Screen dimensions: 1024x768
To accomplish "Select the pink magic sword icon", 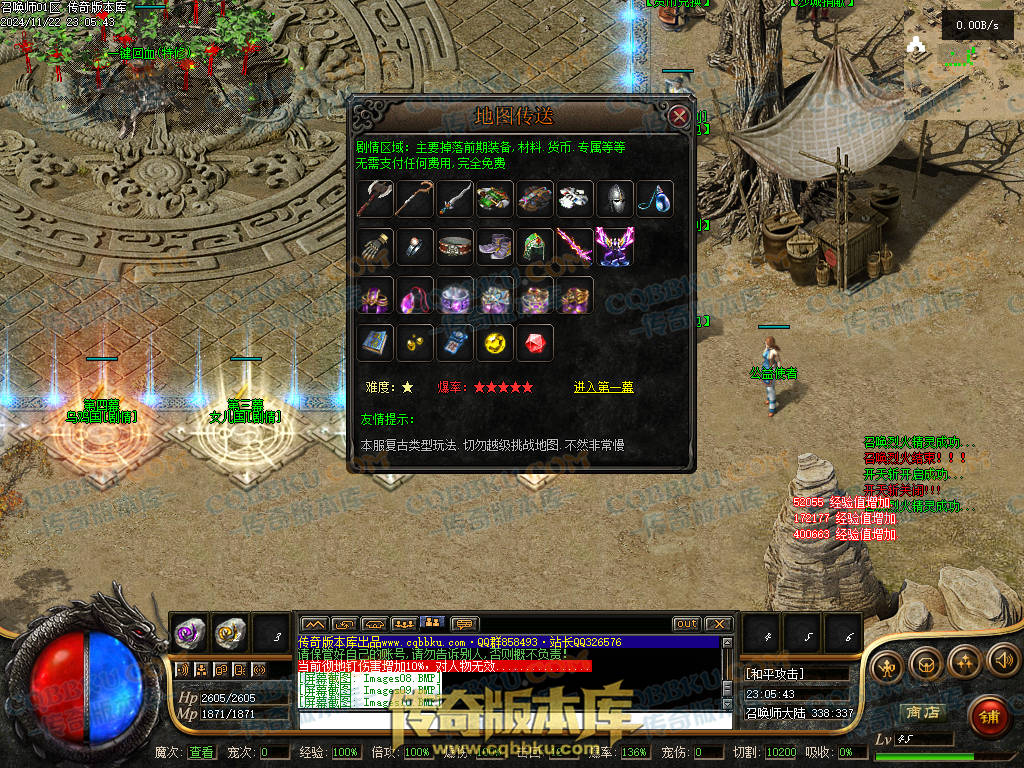I will click(575, 246).
